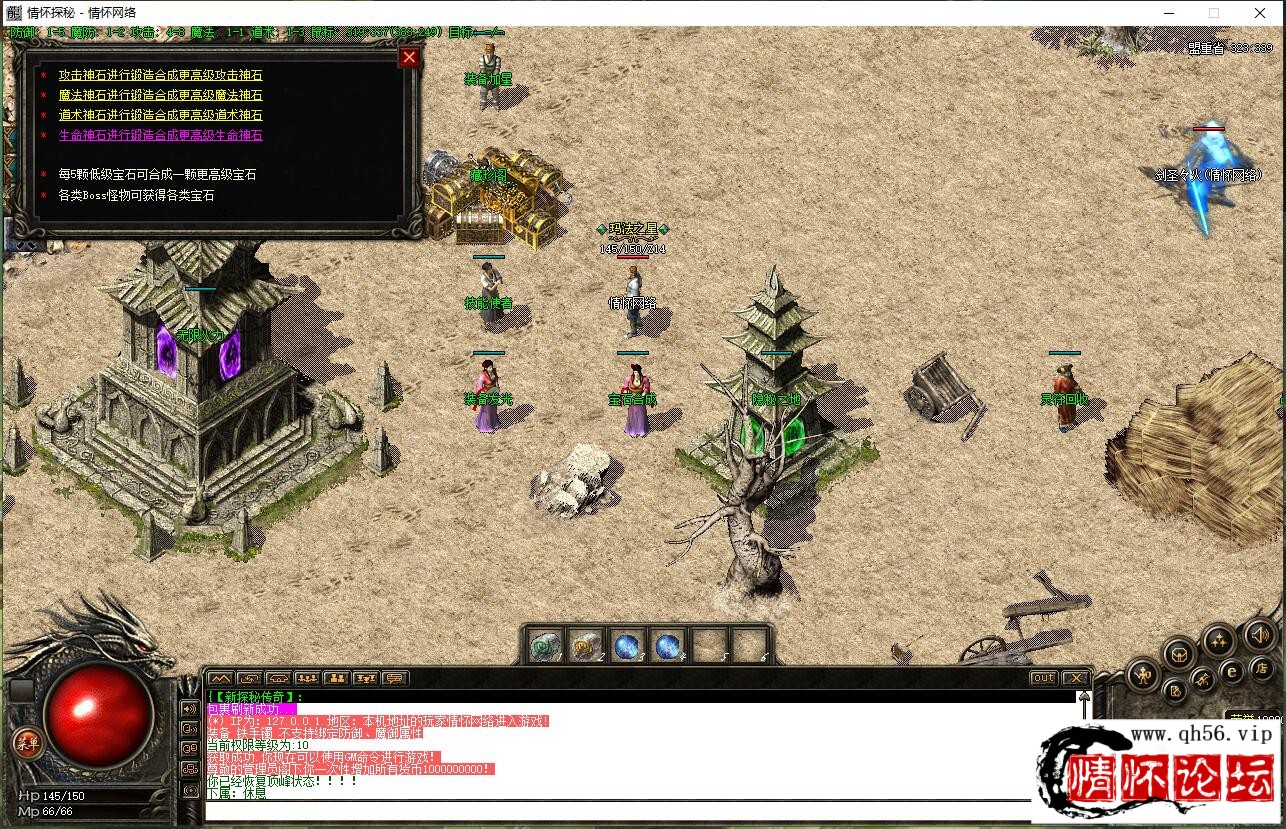The height and width of the screenshot is (829, 1286).
Task: Choose the 道术神石 forging option
Action: (160, 115)
